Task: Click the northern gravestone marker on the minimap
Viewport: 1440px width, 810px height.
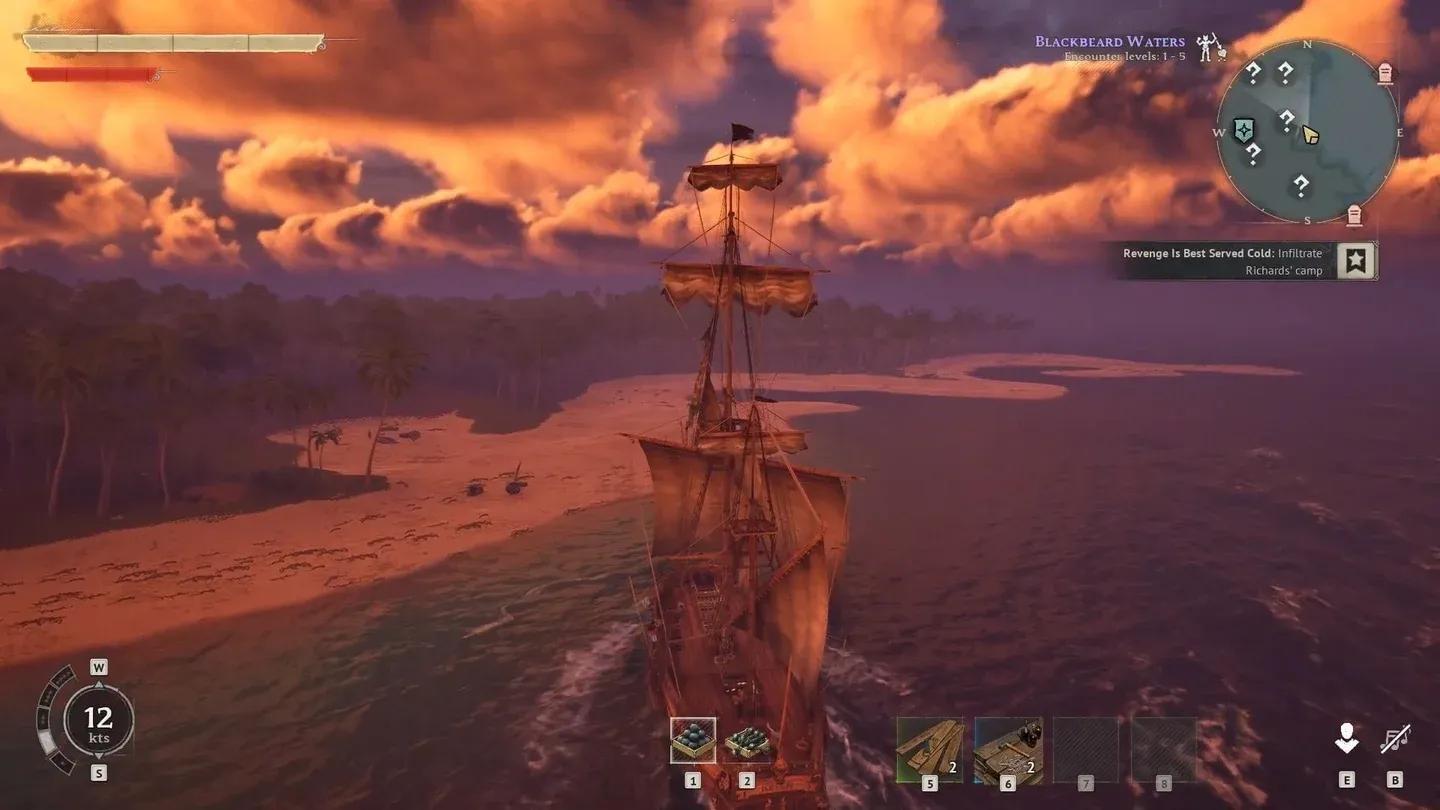Action: pyautogui.click(x=1384, y=73)
